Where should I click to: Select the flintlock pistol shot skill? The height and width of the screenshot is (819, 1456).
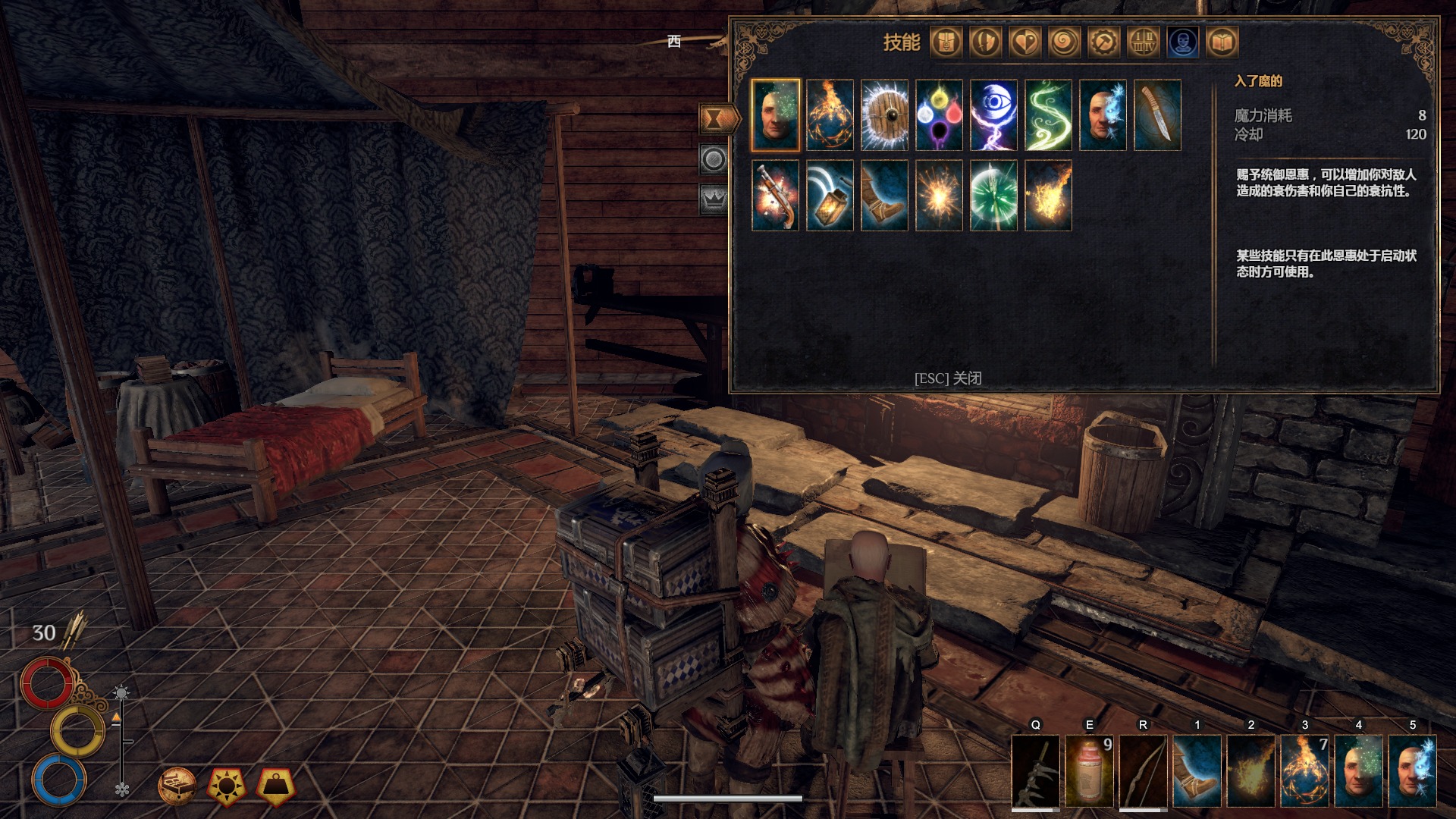pyautogui.click(x=775, y=195)
